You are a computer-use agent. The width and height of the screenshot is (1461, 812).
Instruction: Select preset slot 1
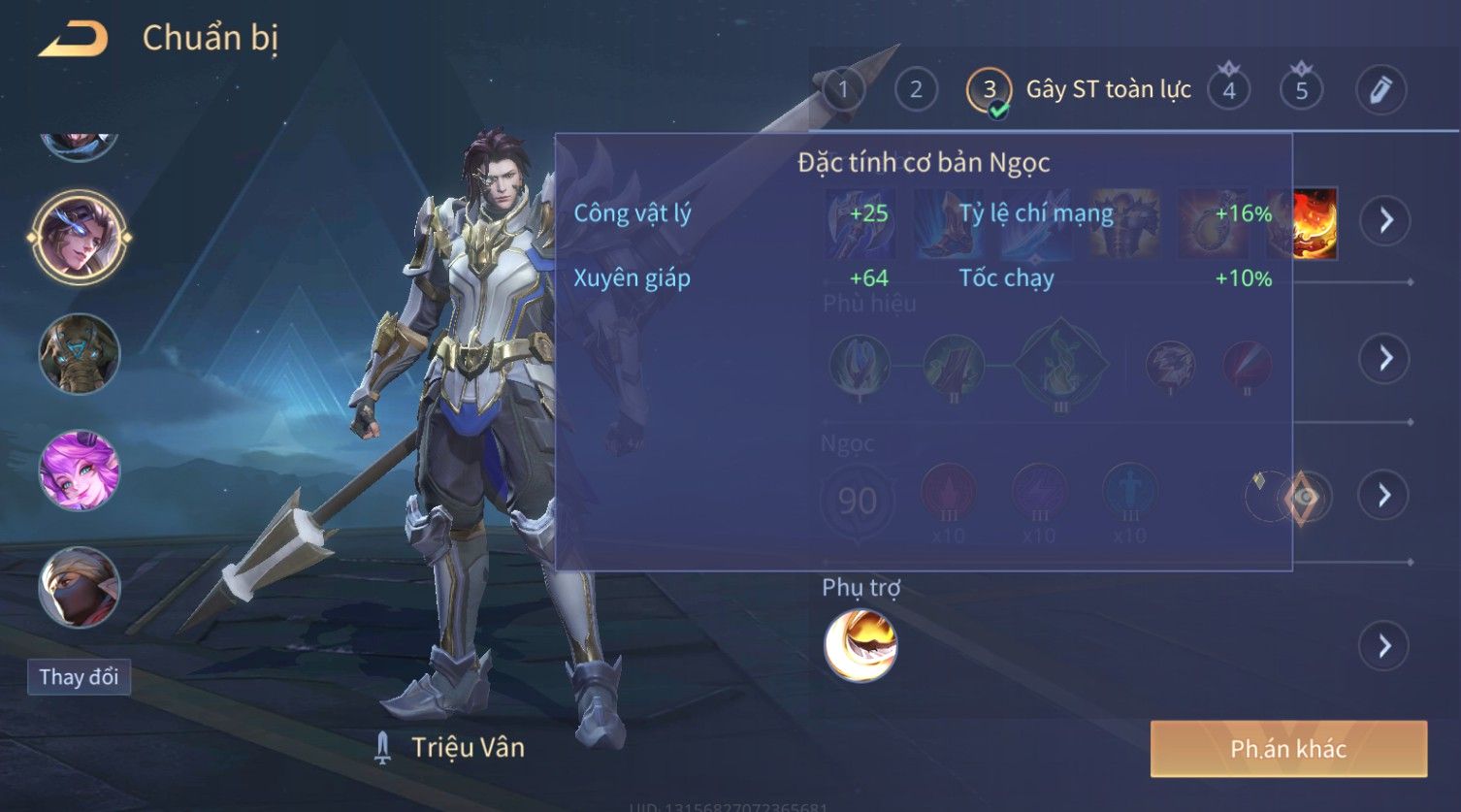pyautogui.click(x=843, y=90)
